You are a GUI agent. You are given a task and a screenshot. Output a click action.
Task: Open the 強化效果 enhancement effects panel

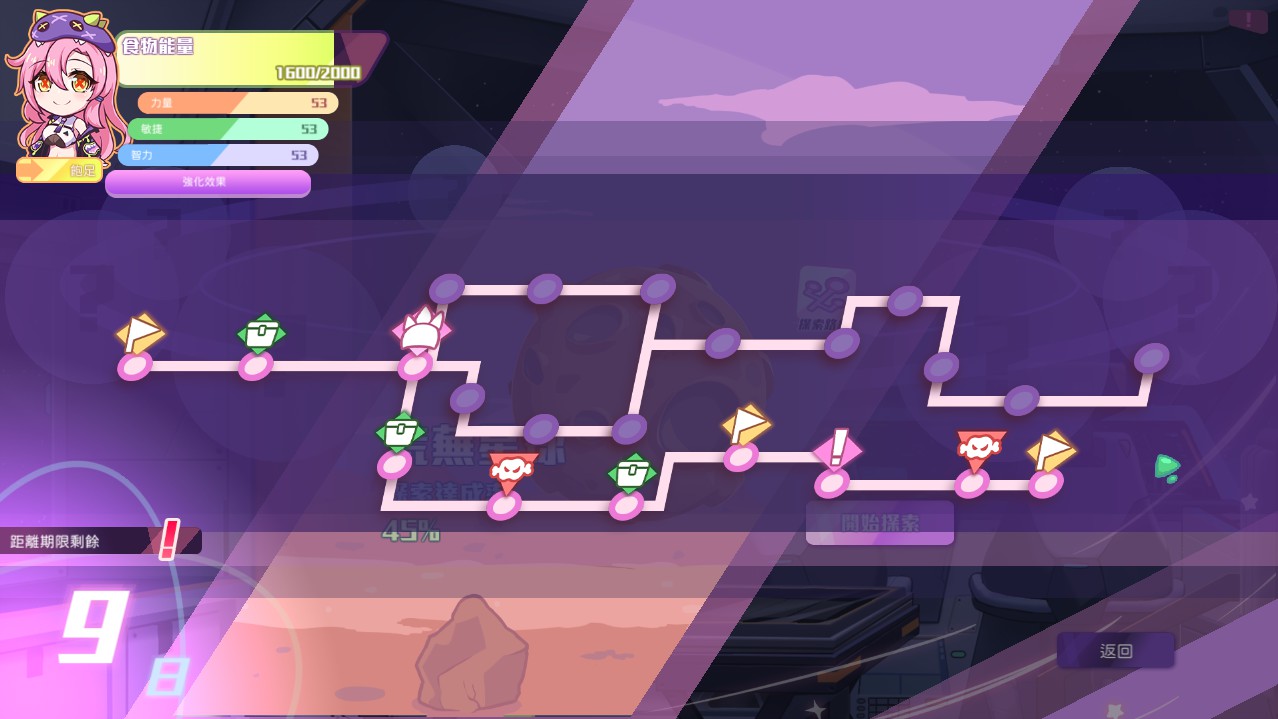208,183
